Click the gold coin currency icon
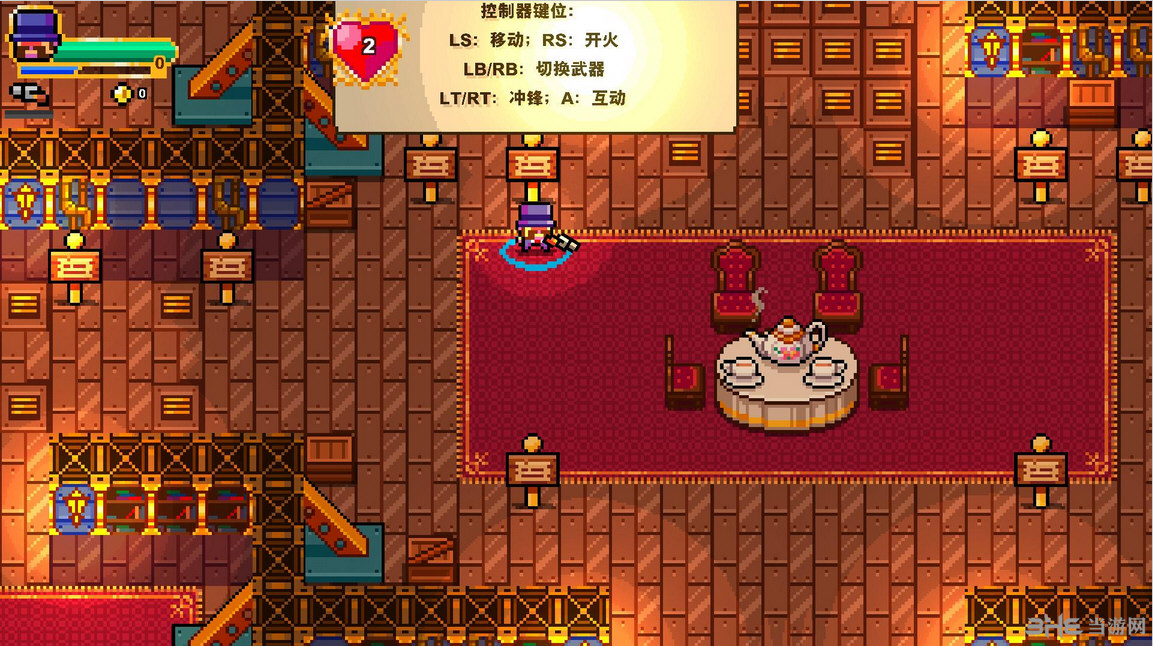Screen dimensions: 1153x646 pos(122,93)
